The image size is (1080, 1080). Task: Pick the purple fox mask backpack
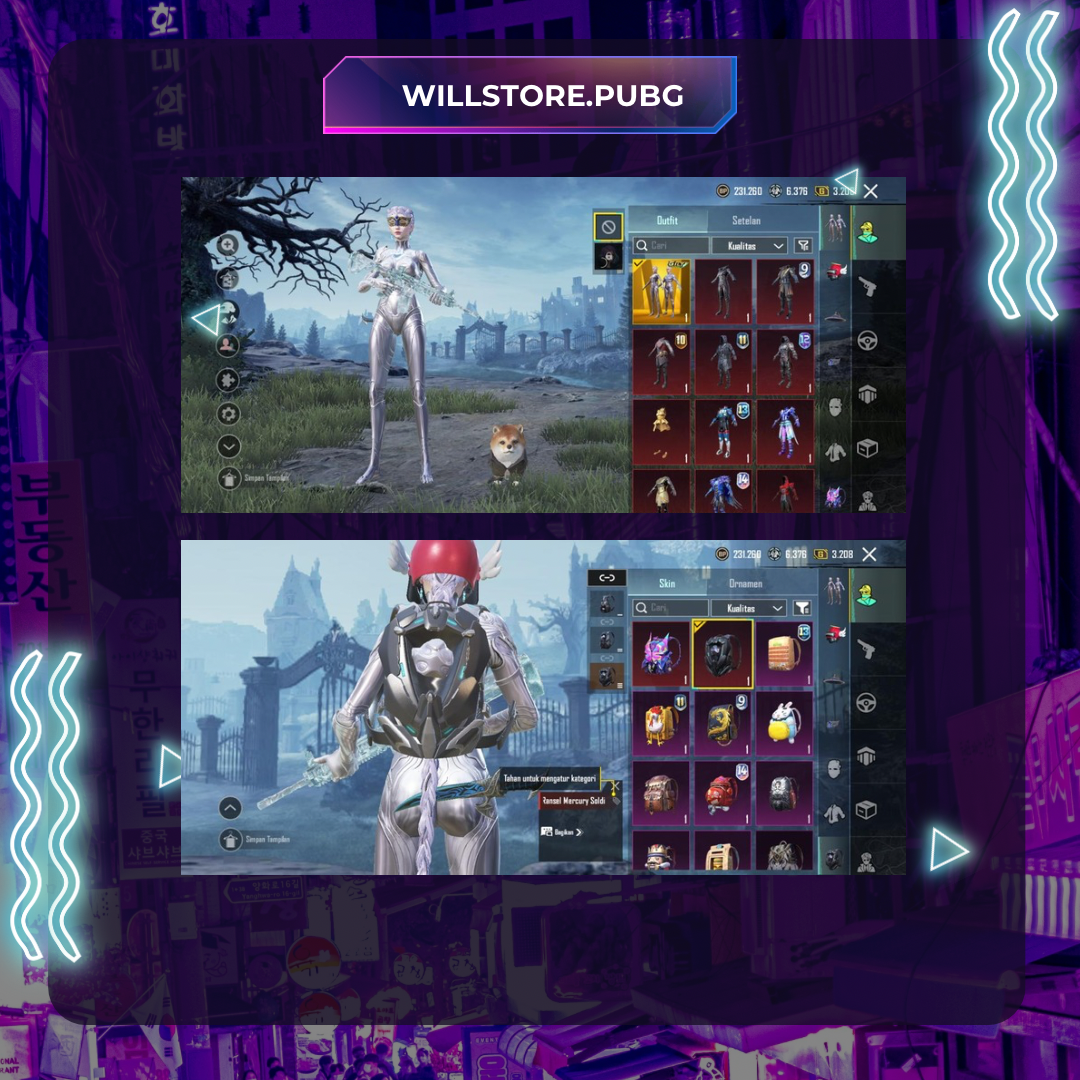(661, 654)
